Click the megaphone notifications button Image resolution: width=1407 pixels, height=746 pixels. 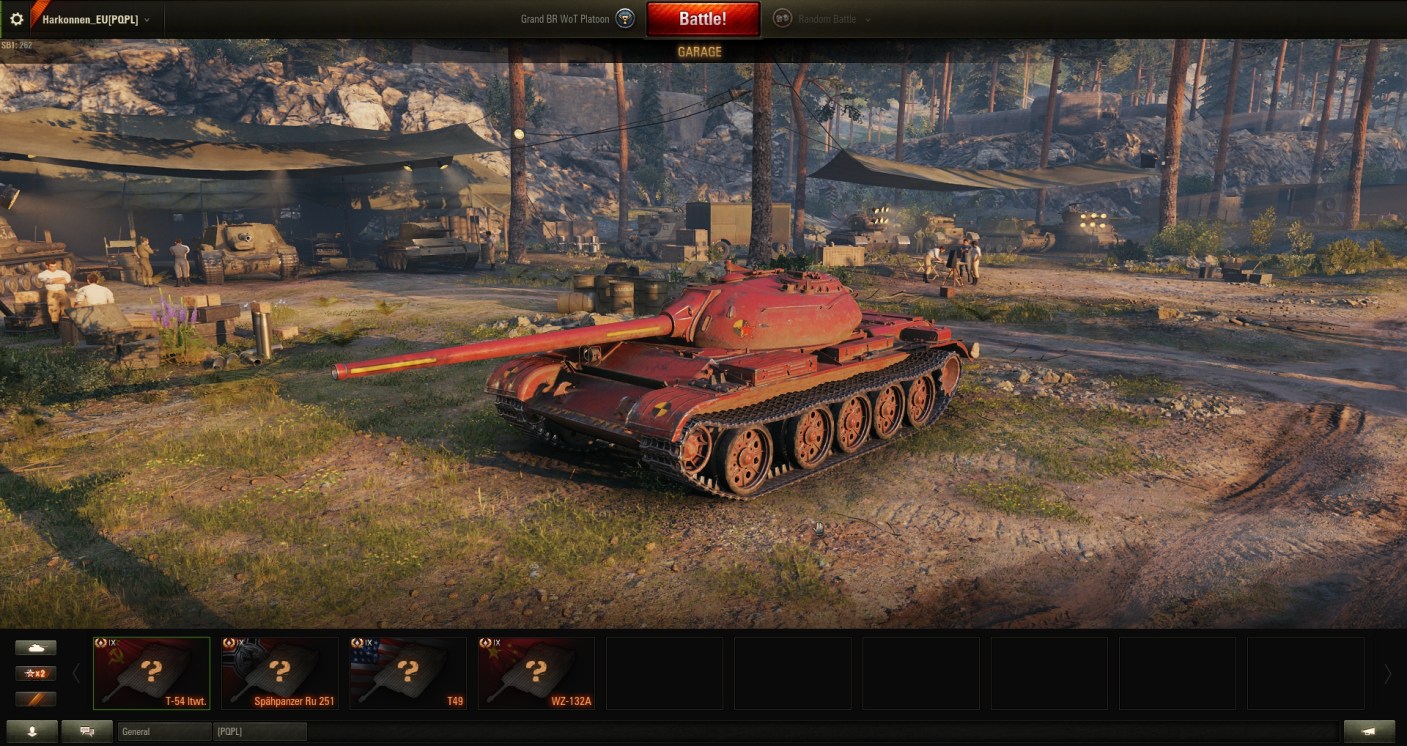pos(1369,731)
